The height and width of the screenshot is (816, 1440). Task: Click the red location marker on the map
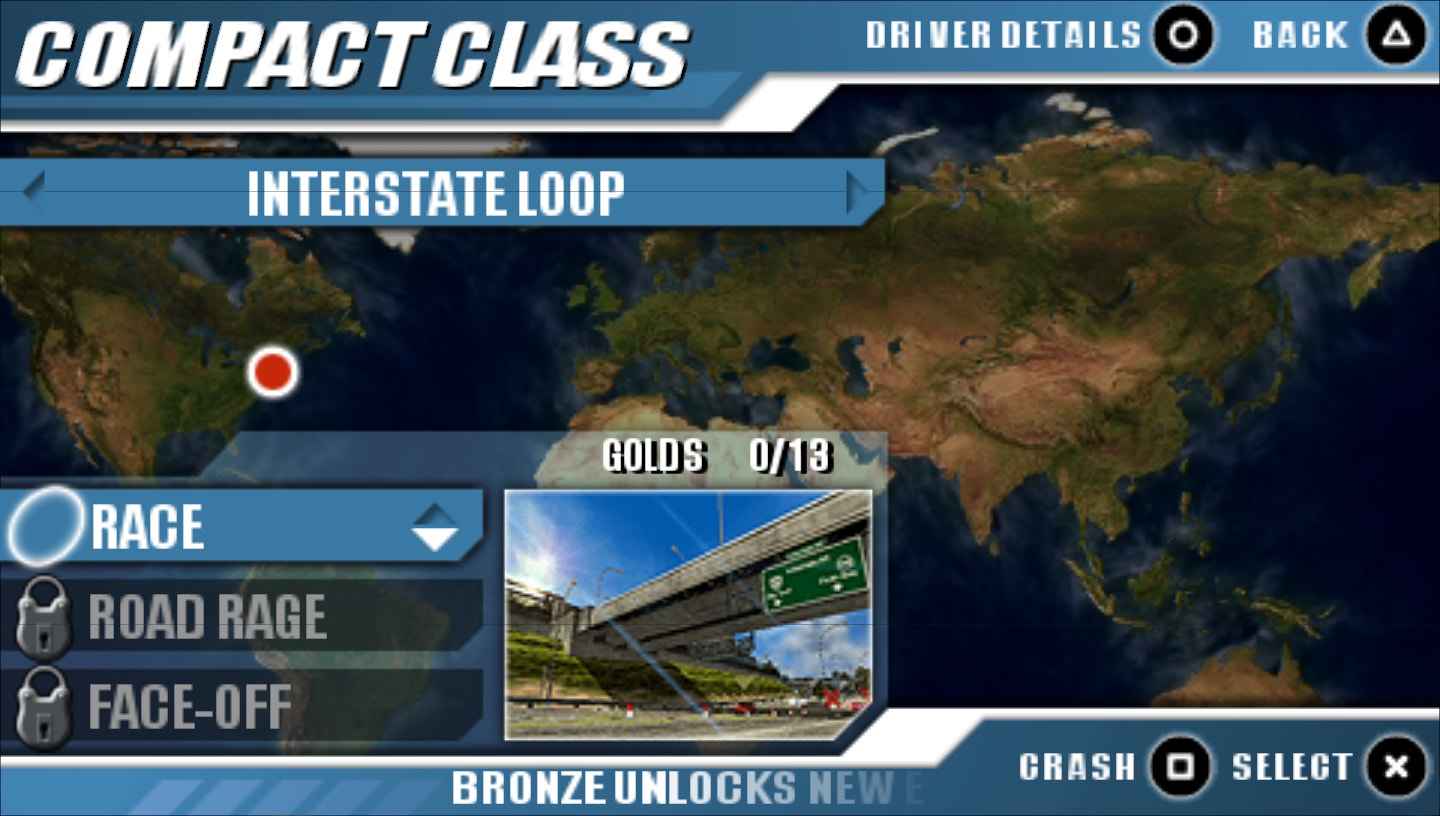coord(273,372)
